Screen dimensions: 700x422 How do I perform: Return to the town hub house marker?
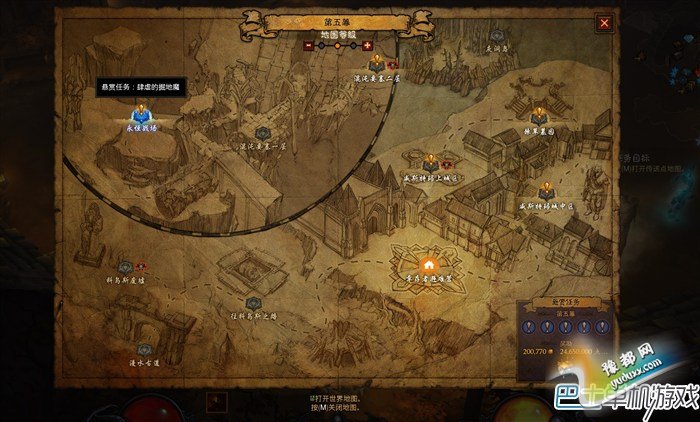[428, 265]
